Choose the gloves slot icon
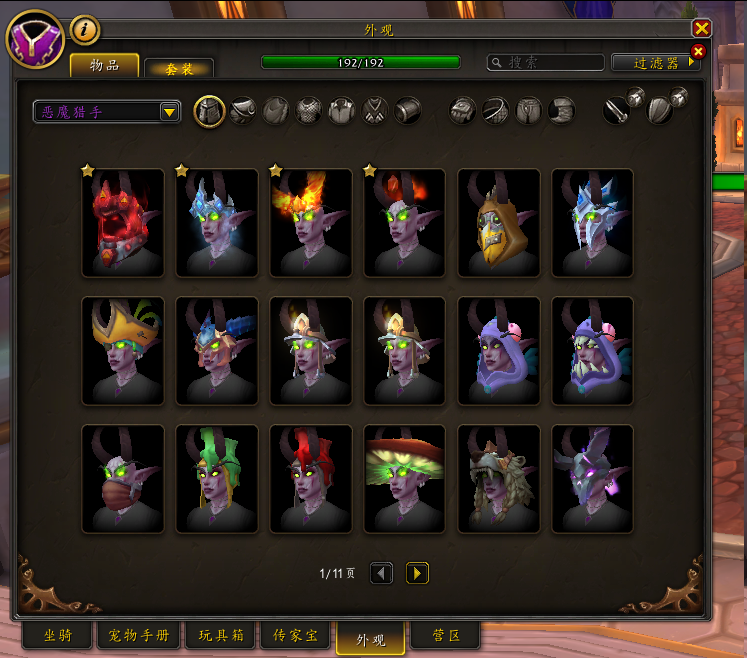This screenshot has width=747, height=658. 462,110
